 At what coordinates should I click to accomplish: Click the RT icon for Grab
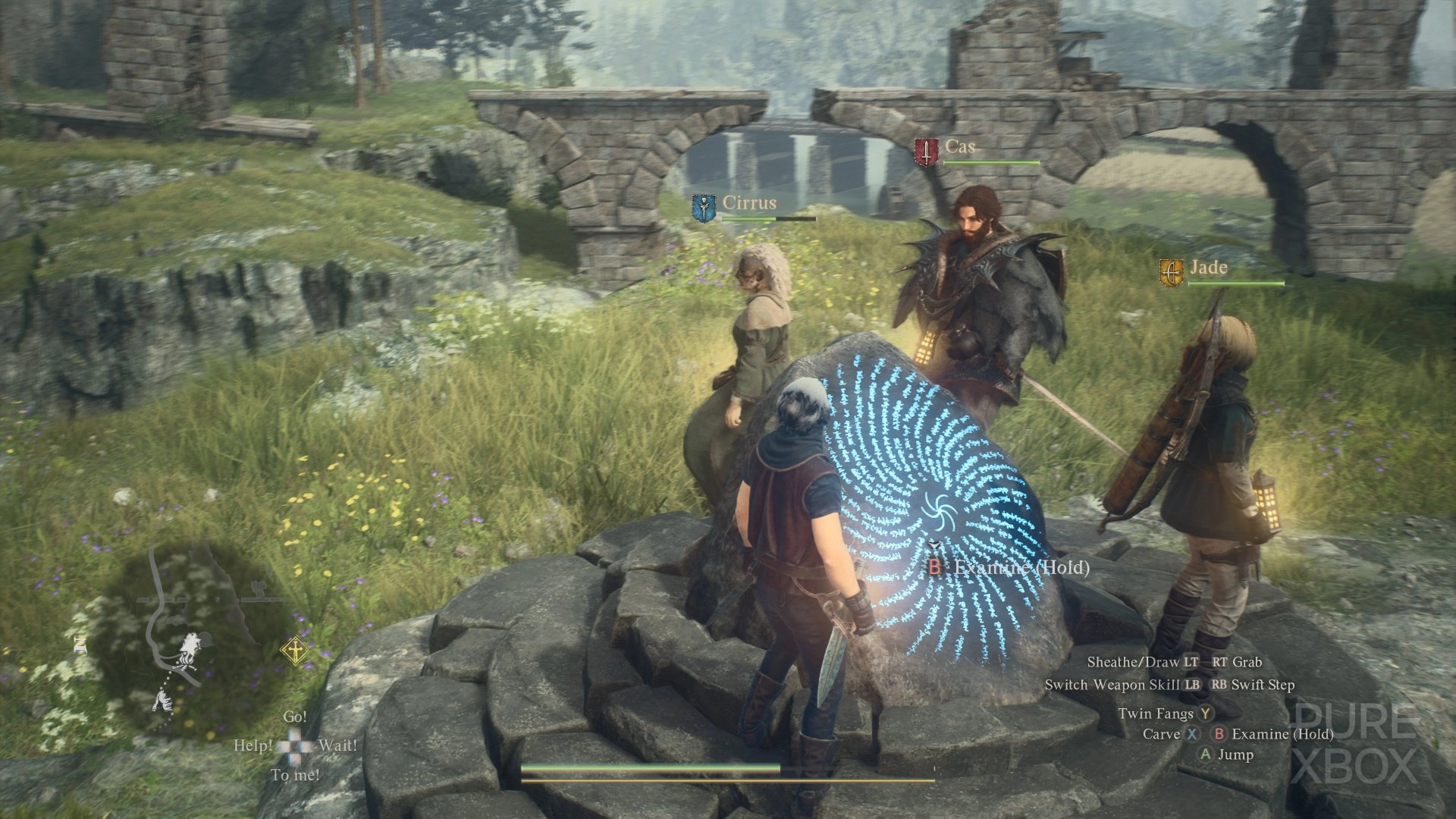point(1219,661)
